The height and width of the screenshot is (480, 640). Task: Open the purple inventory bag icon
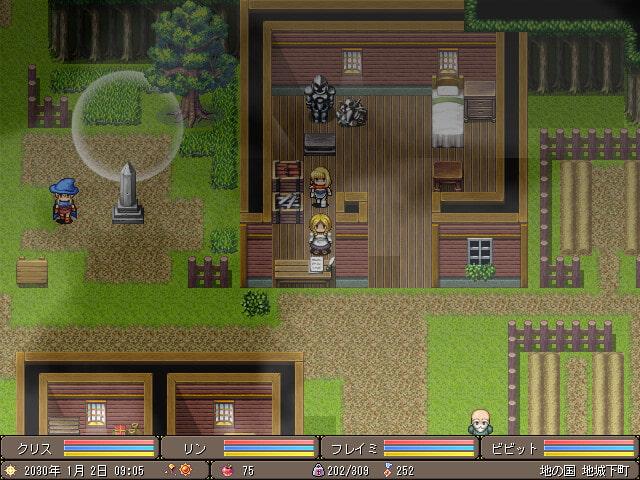pos(319,469)
